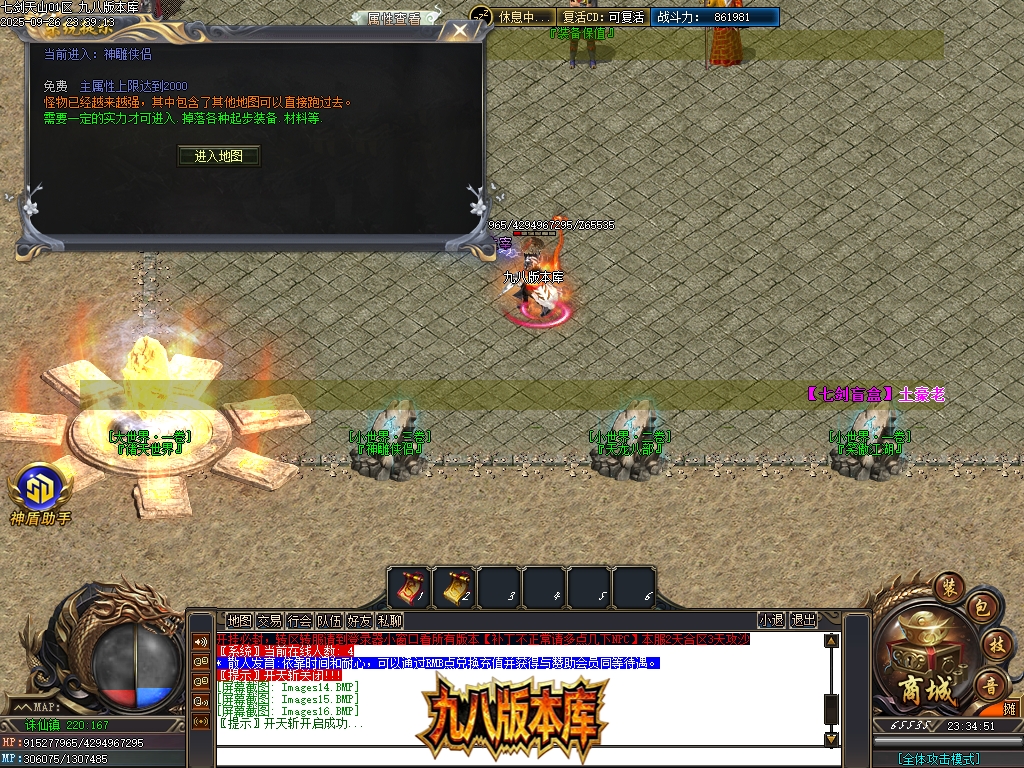This screenshot has height=768, width=1024.
Task: Open the 装 equipment round button
Action: [948, 586]
